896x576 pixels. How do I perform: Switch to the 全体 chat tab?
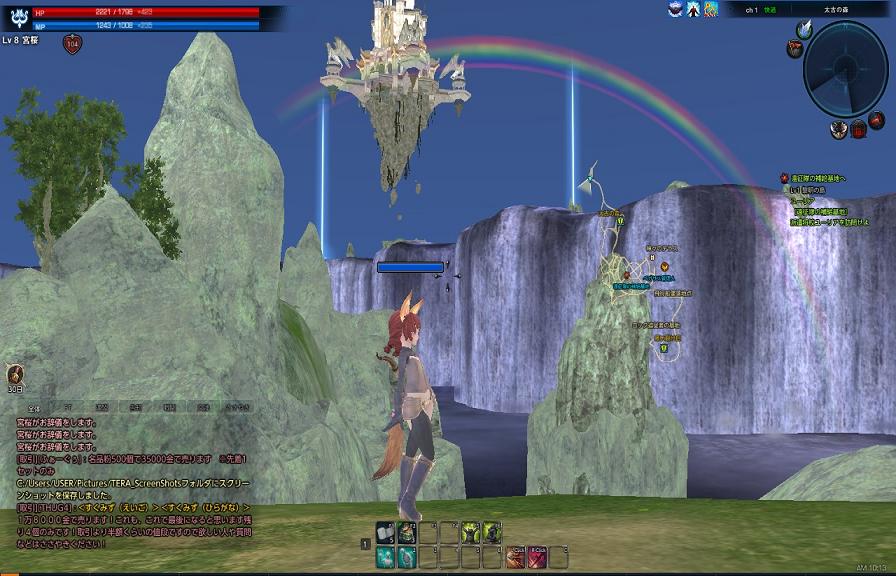click(33, 408)
